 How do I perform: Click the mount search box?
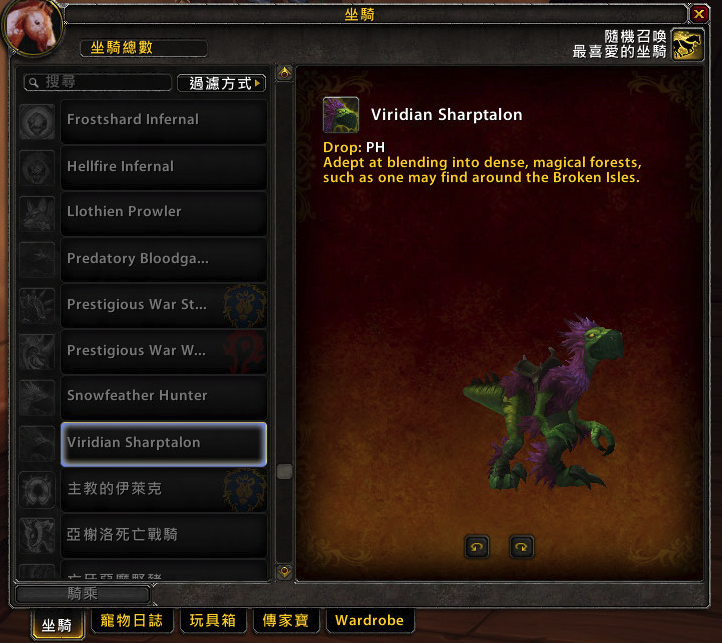tap(98, 83)
